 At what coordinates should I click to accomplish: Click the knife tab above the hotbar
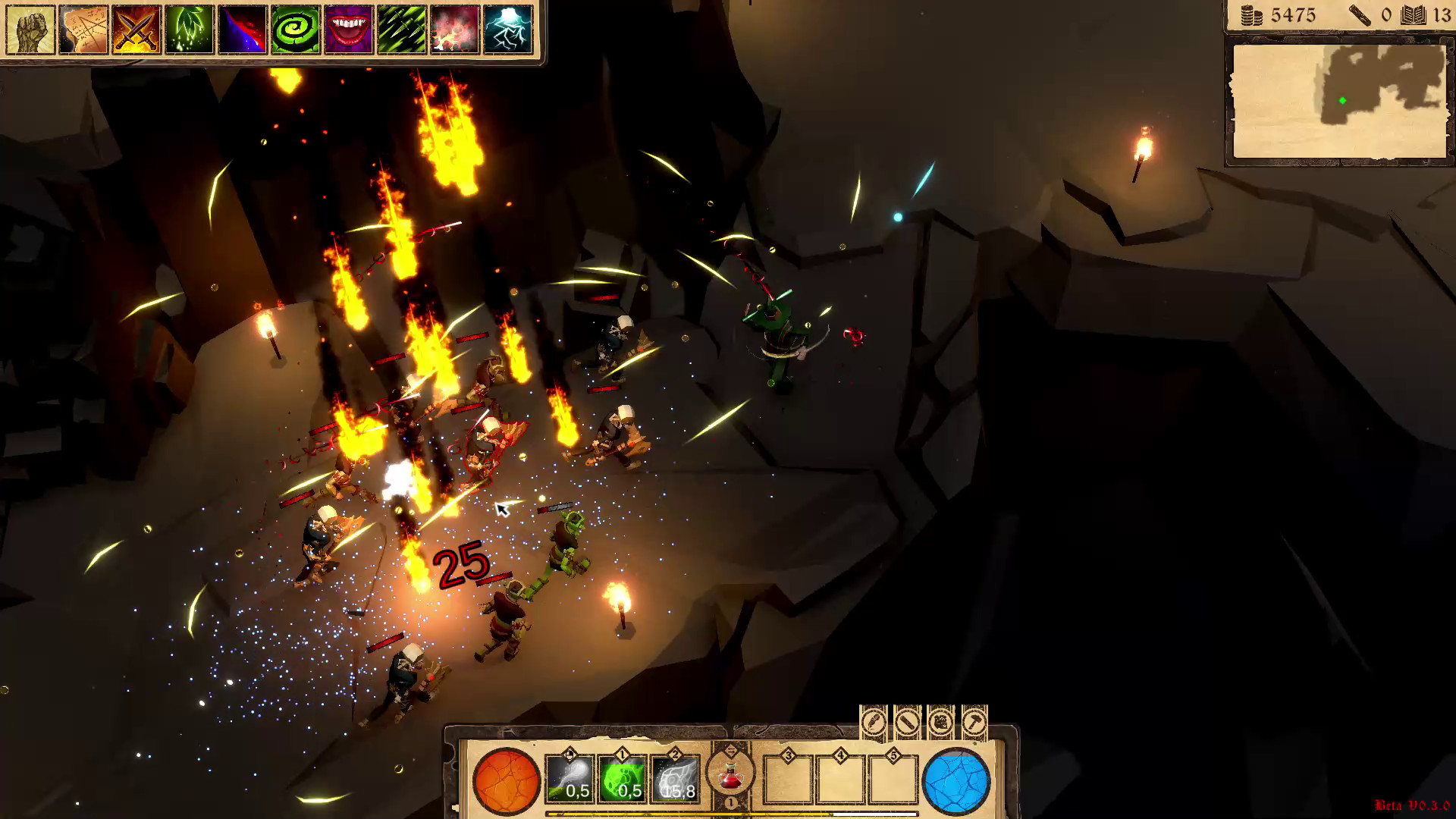(906, 723)
